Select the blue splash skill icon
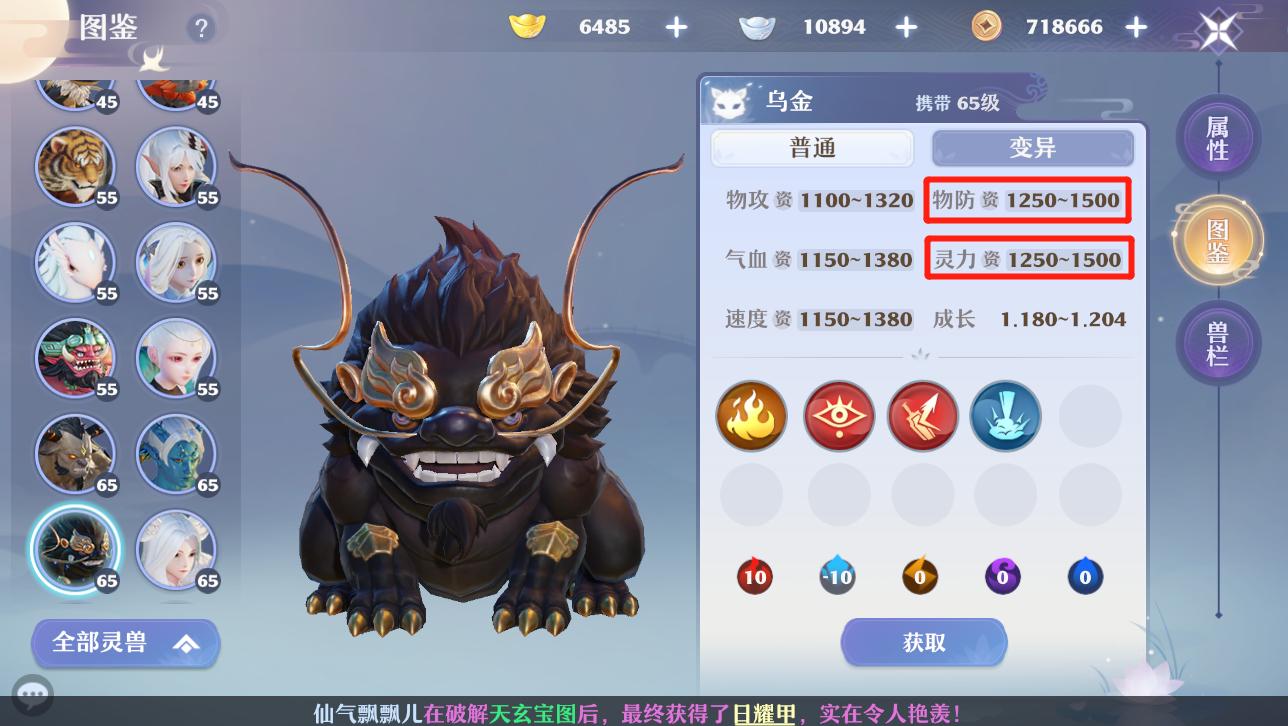This screenshot has height=726, width=1288. 1005,415
